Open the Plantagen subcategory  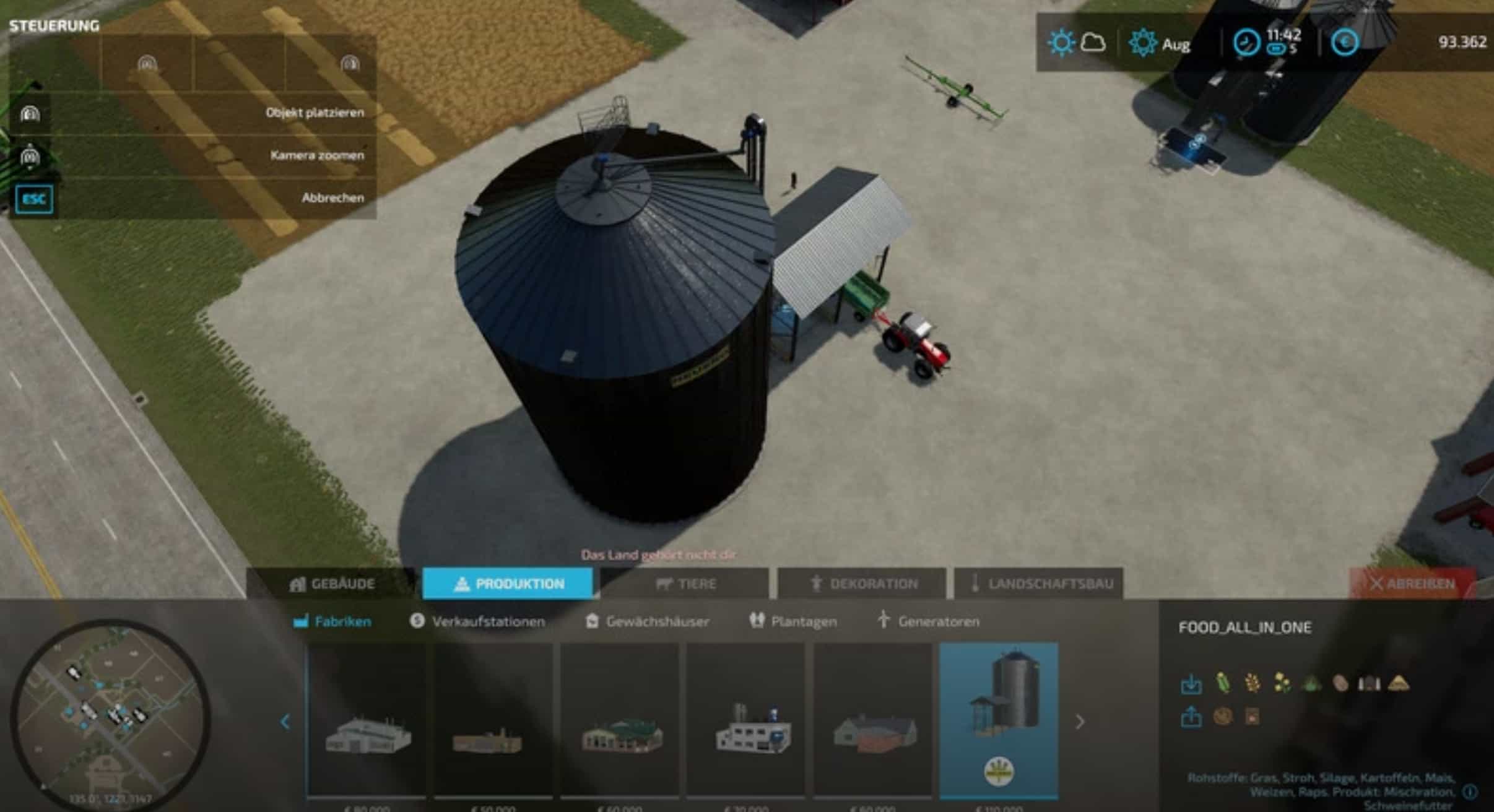tap(793, 621)
